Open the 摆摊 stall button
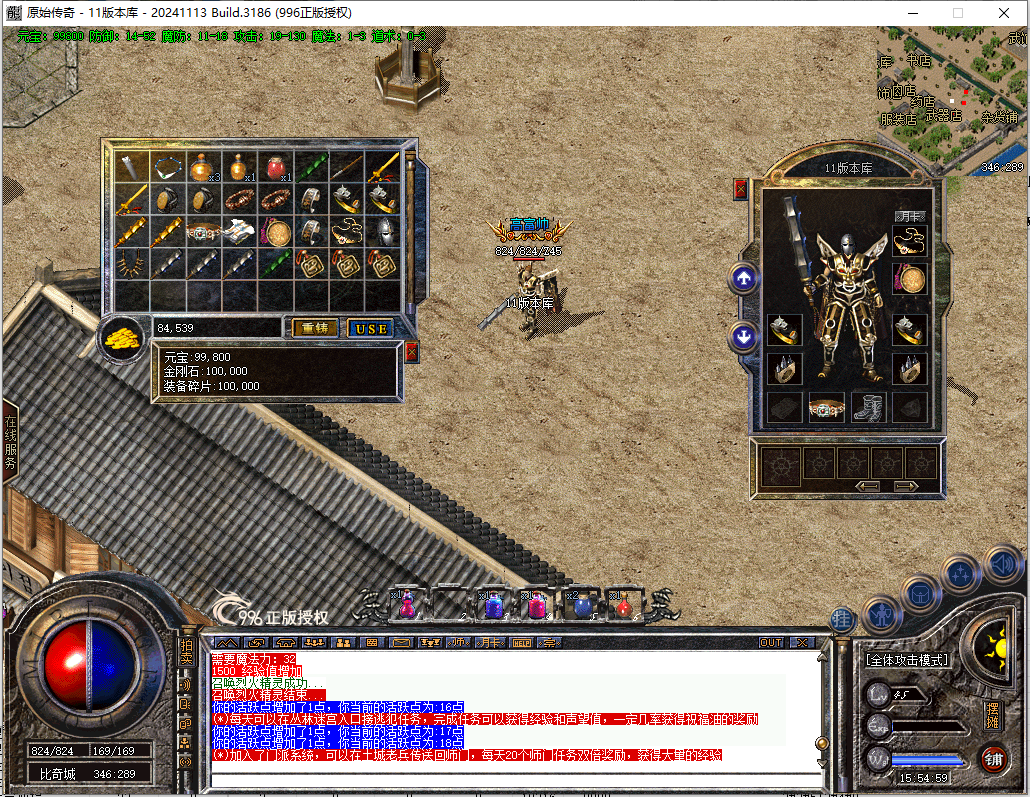1030x797 pixels. 991,714
